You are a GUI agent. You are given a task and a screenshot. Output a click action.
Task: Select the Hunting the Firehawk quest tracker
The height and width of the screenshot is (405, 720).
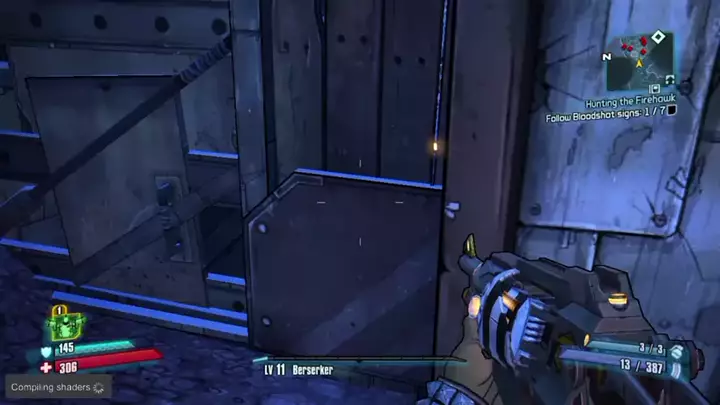(631, 103)
